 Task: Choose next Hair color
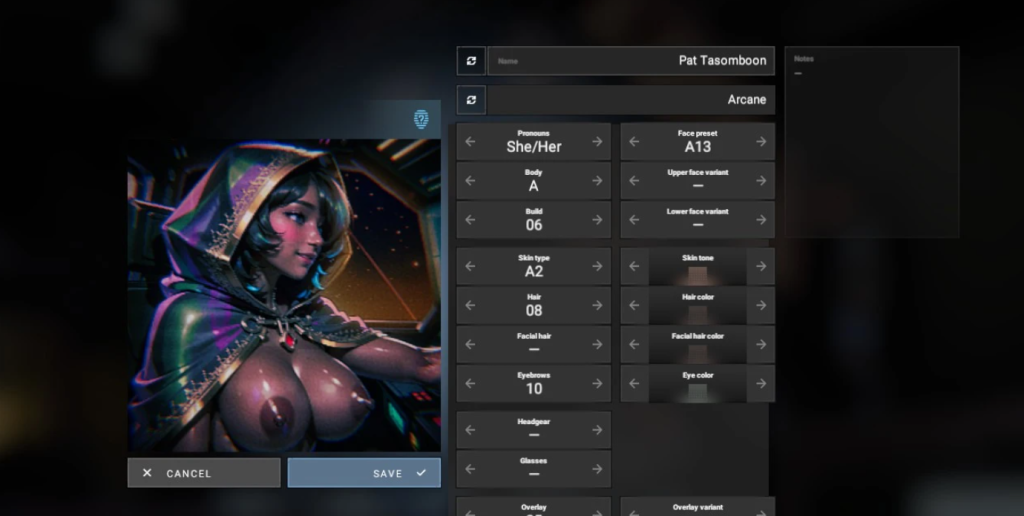click(761, 306)
